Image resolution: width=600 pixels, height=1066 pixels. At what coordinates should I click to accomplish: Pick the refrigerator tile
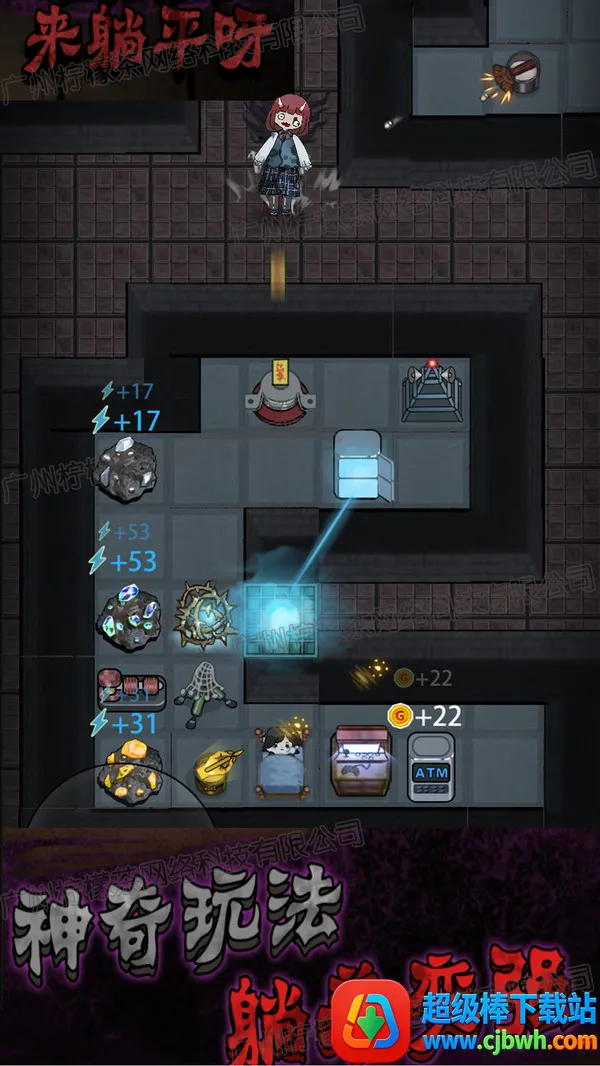[358, 464]
